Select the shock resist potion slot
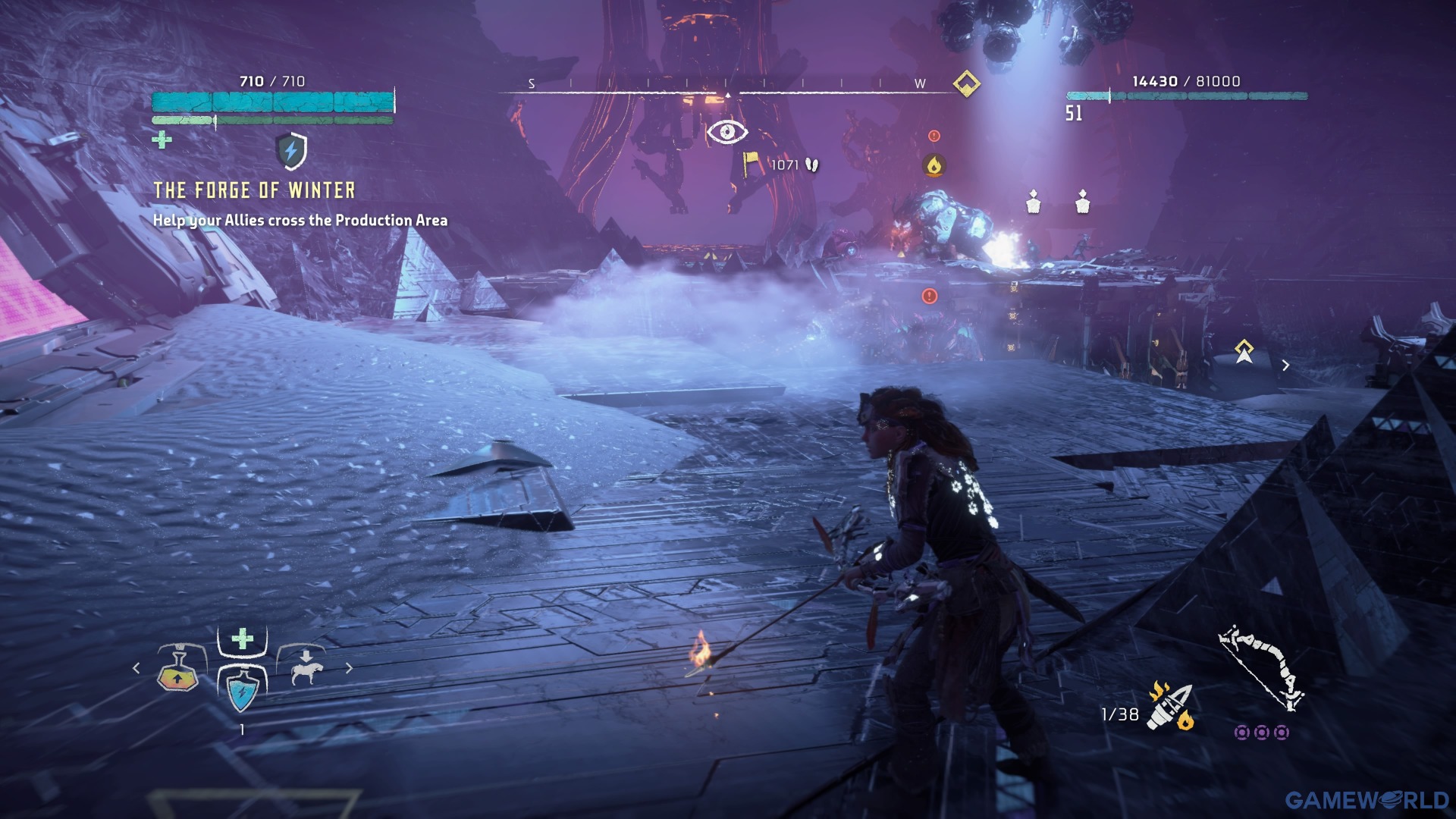 [x=242, y=689]
